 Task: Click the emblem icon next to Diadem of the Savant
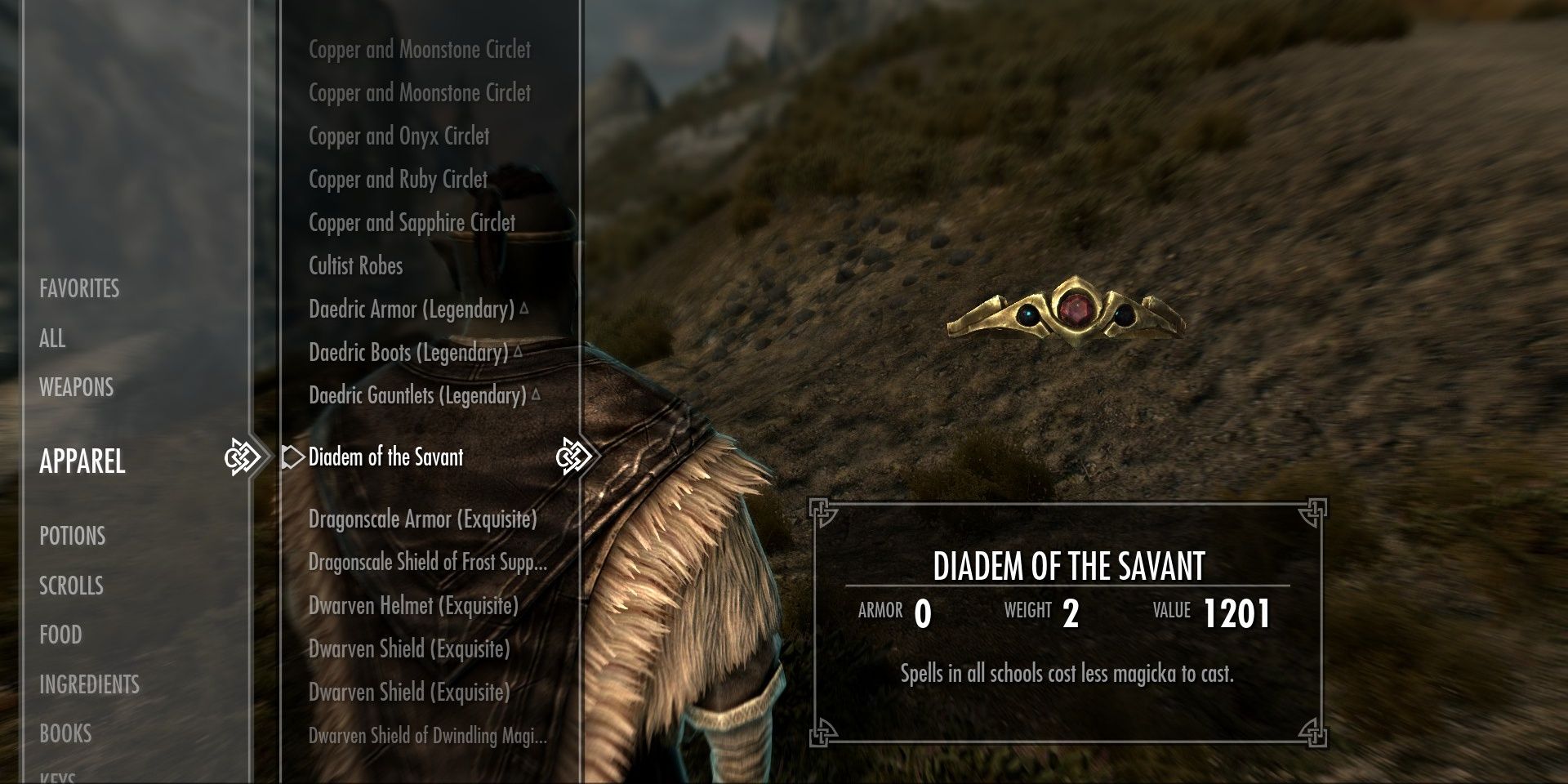tap(576, 458)
